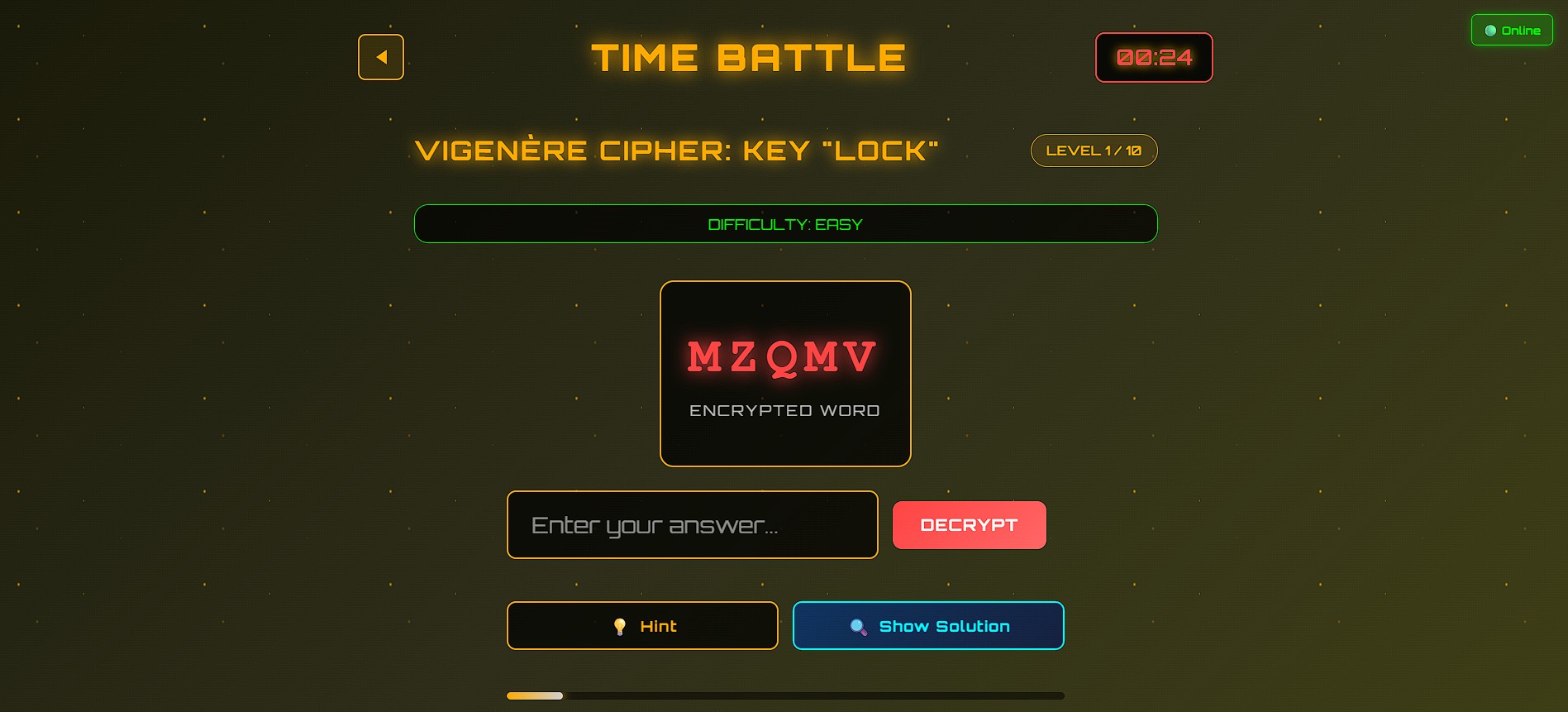1568x712 pixels.
Task: Open the level selector via LEVEL 1/10
Action: (x=1093, y=151)
